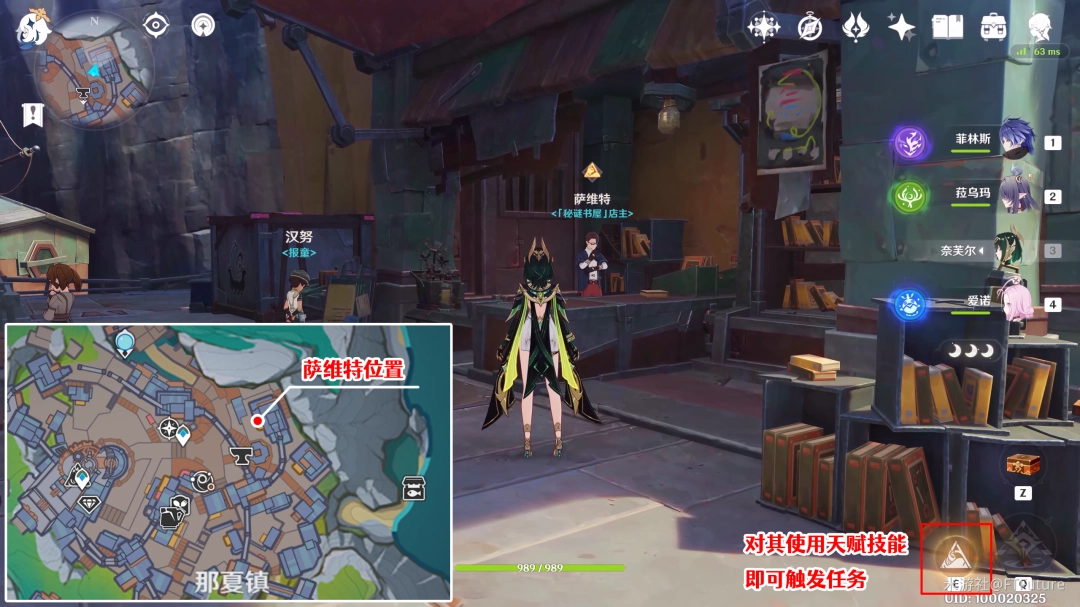Image resolution: width=1080 pixels, height=607 pixels.
Task: Click the anvil blacksmith marker on inset map
Action: coord(241,456)
